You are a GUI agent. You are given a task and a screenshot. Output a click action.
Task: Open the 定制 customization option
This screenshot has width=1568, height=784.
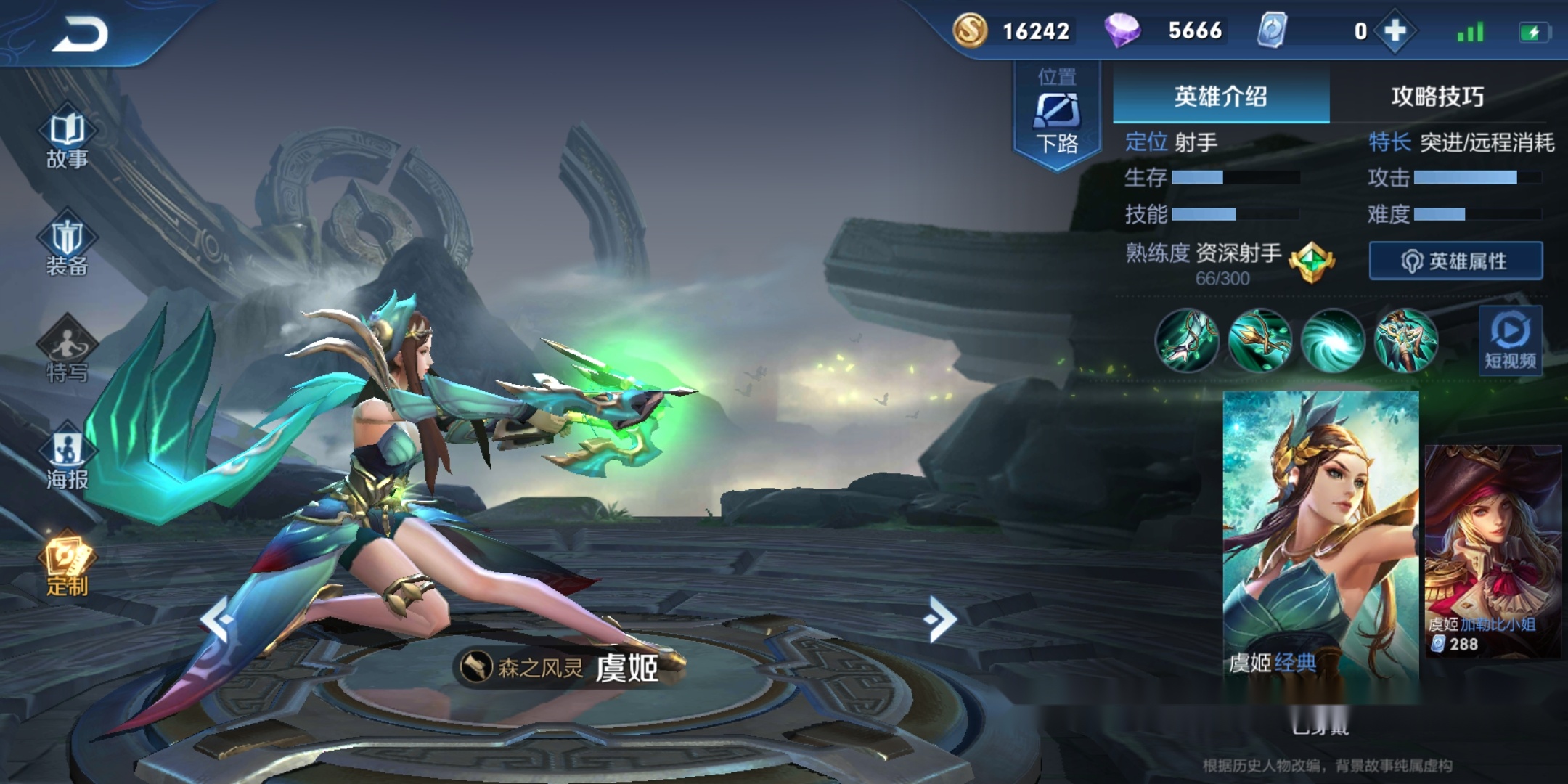[x=67, y=566]
